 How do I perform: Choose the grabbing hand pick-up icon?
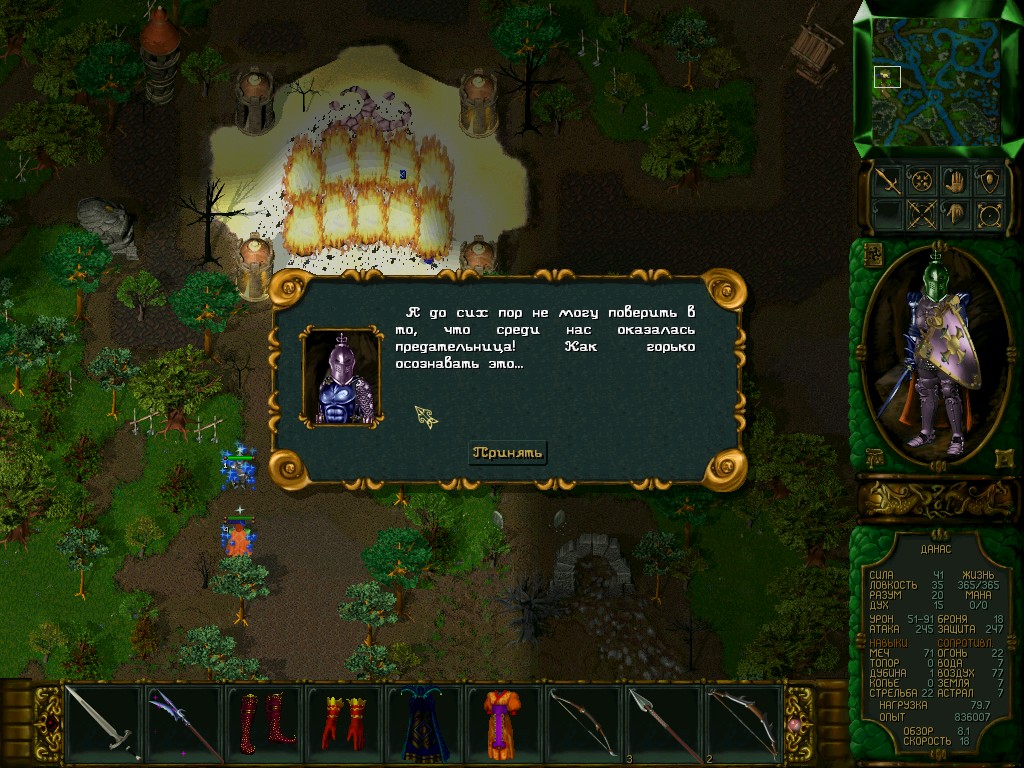point(954,214)
